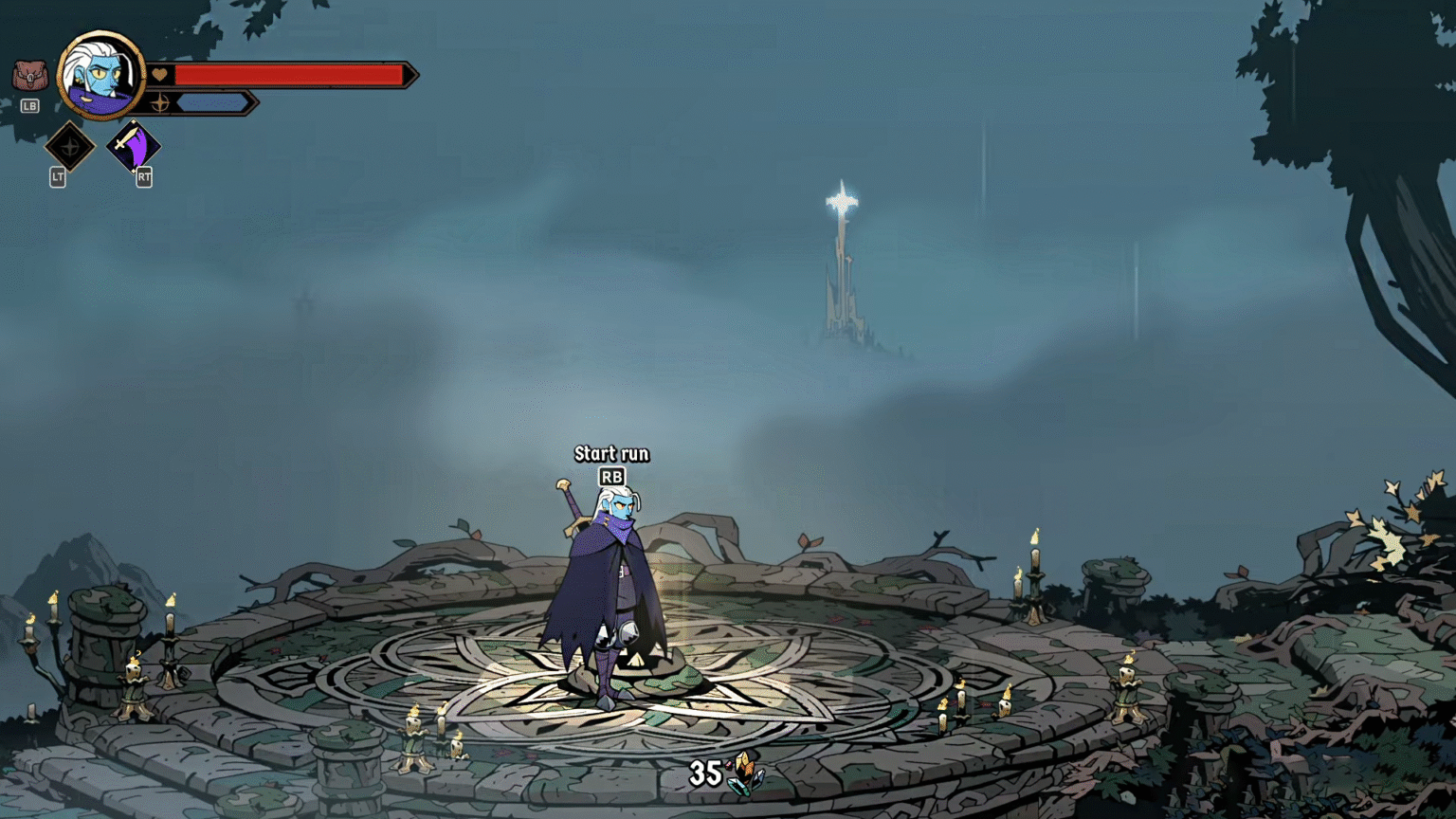Click the LT key hint label
The height and width of the screenshot is (819, 1456).
click(57, 178)
